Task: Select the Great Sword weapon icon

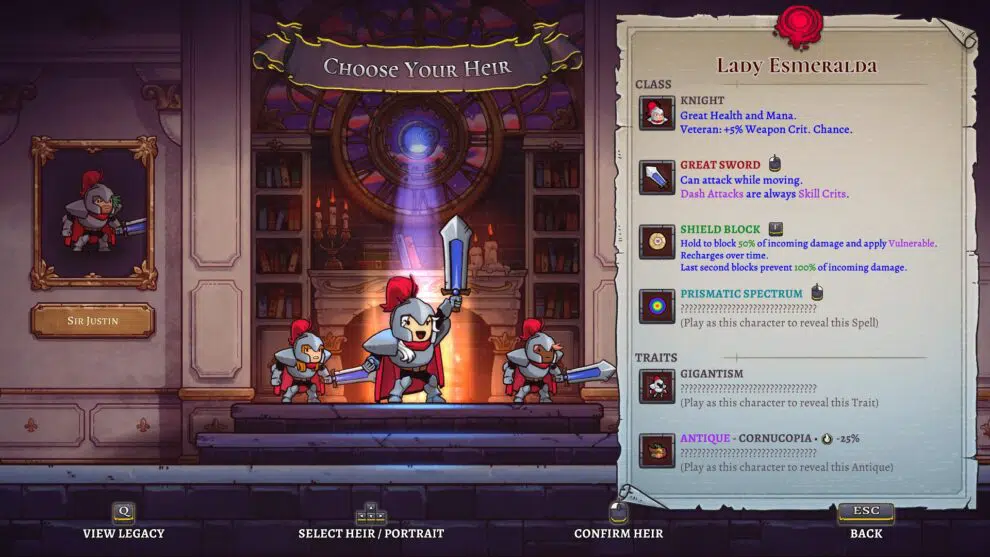Action: coord(656,177)
